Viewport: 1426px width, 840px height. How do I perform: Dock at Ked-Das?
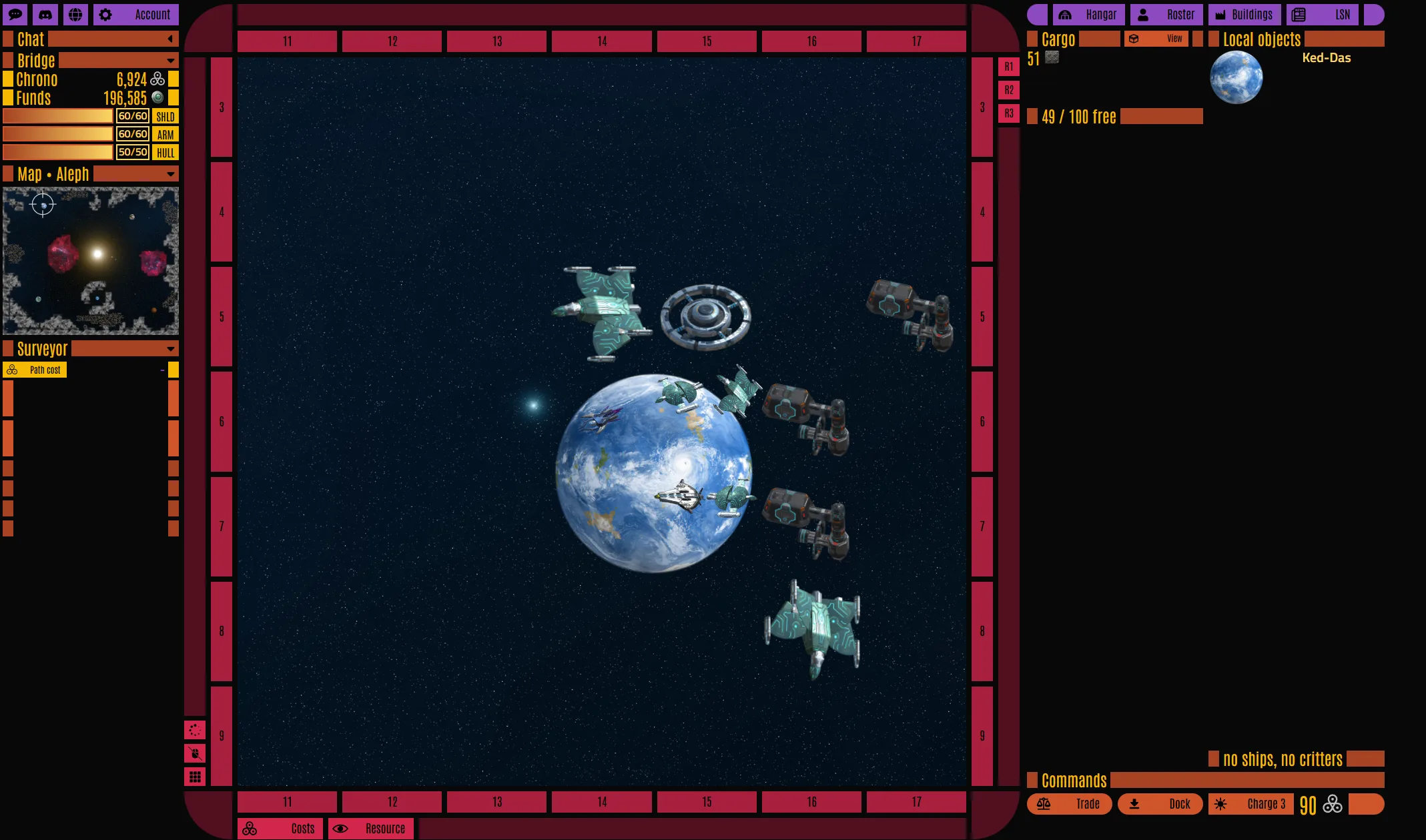pyautogui.click(x=1160, y=804)
